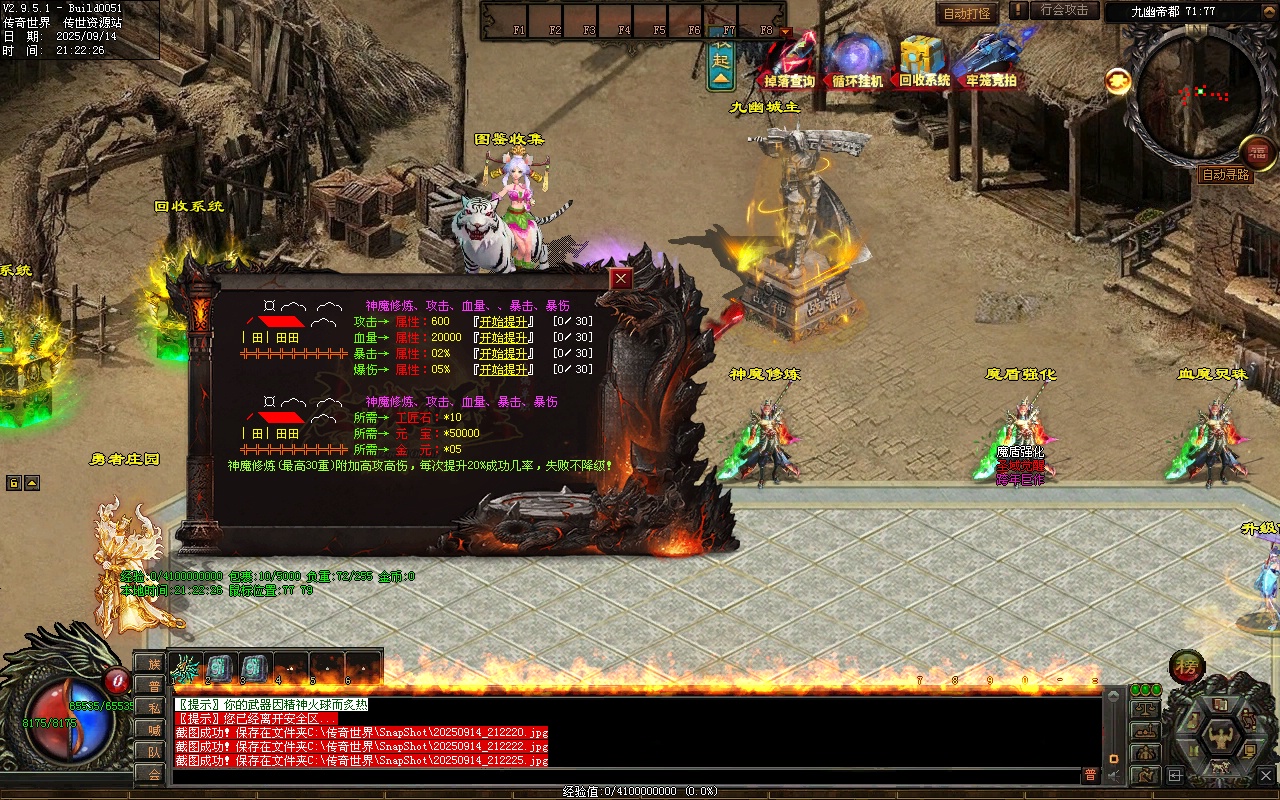The image size is (1280, 800).
Task: Click 开始提升 on the 攻击 attribute row
Action: click(504, 321)
